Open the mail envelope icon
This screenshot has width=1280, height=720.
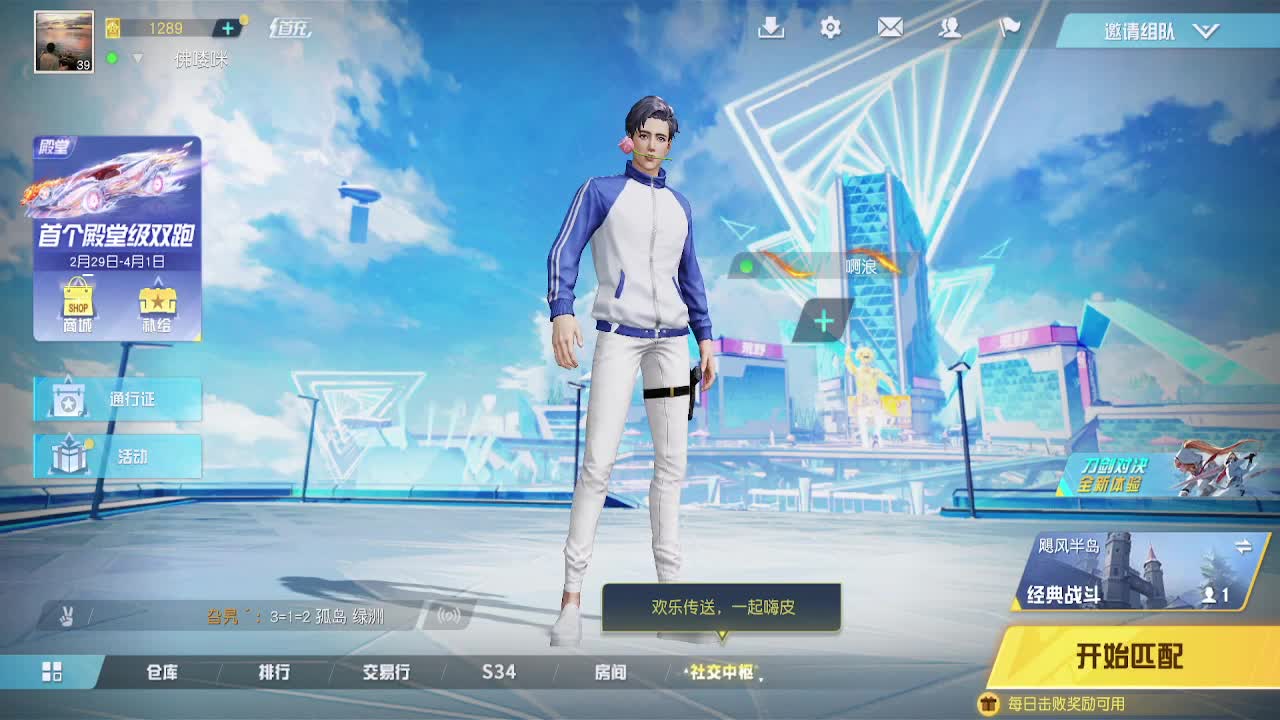[x=889, y=29]
